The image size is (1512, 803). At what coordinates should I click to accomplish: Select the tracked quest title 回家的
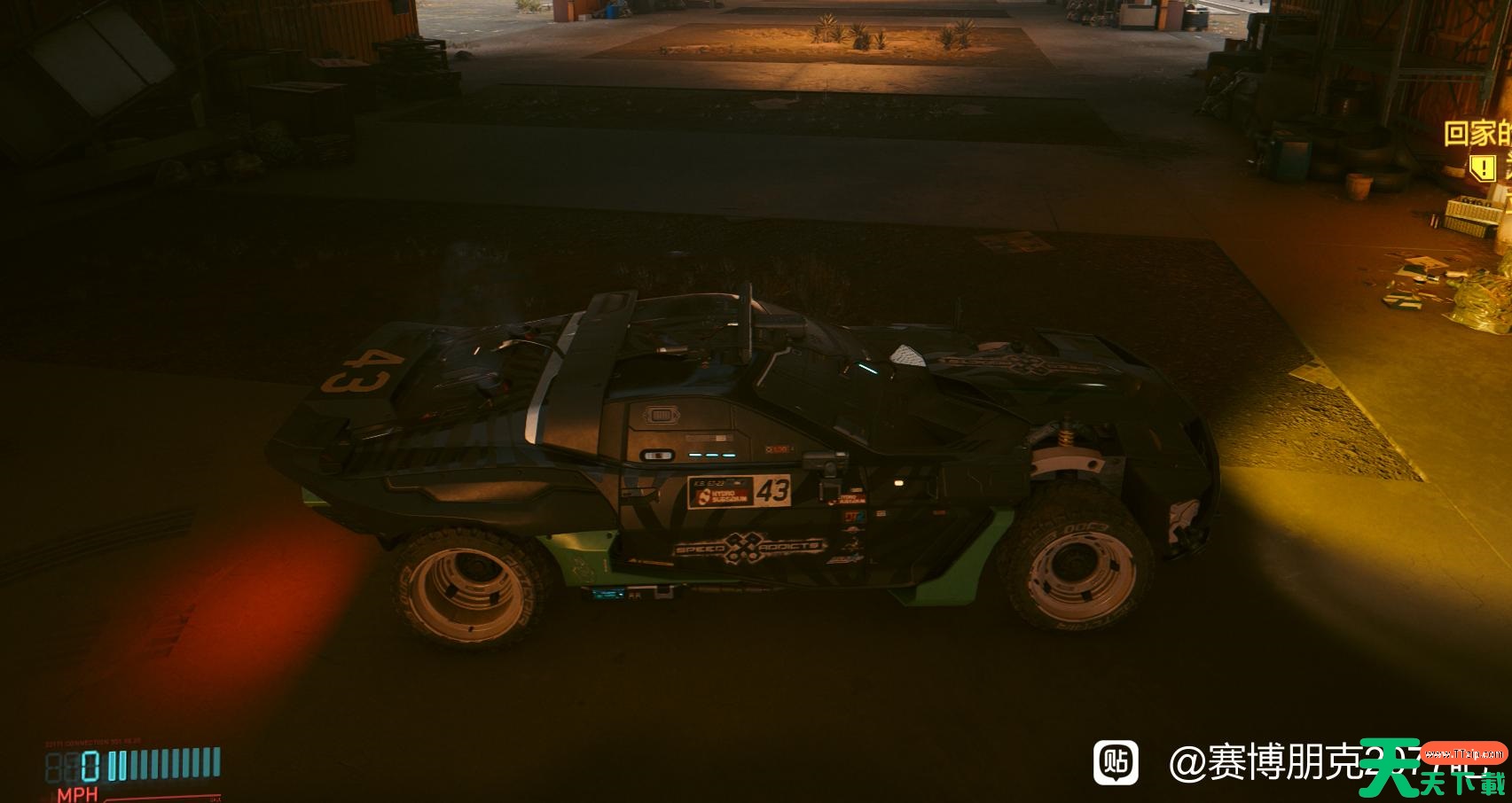[x=1477, y=134]
